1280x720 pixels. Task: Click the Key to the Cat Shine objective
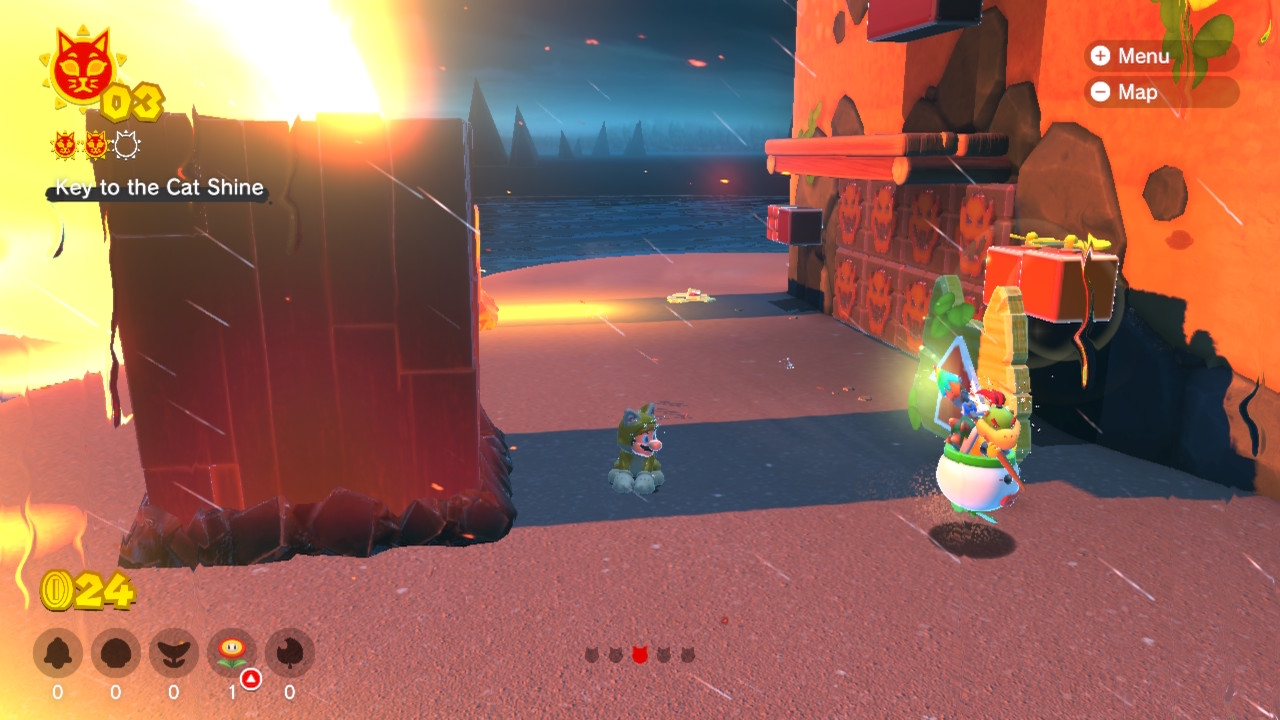point(159,187)
